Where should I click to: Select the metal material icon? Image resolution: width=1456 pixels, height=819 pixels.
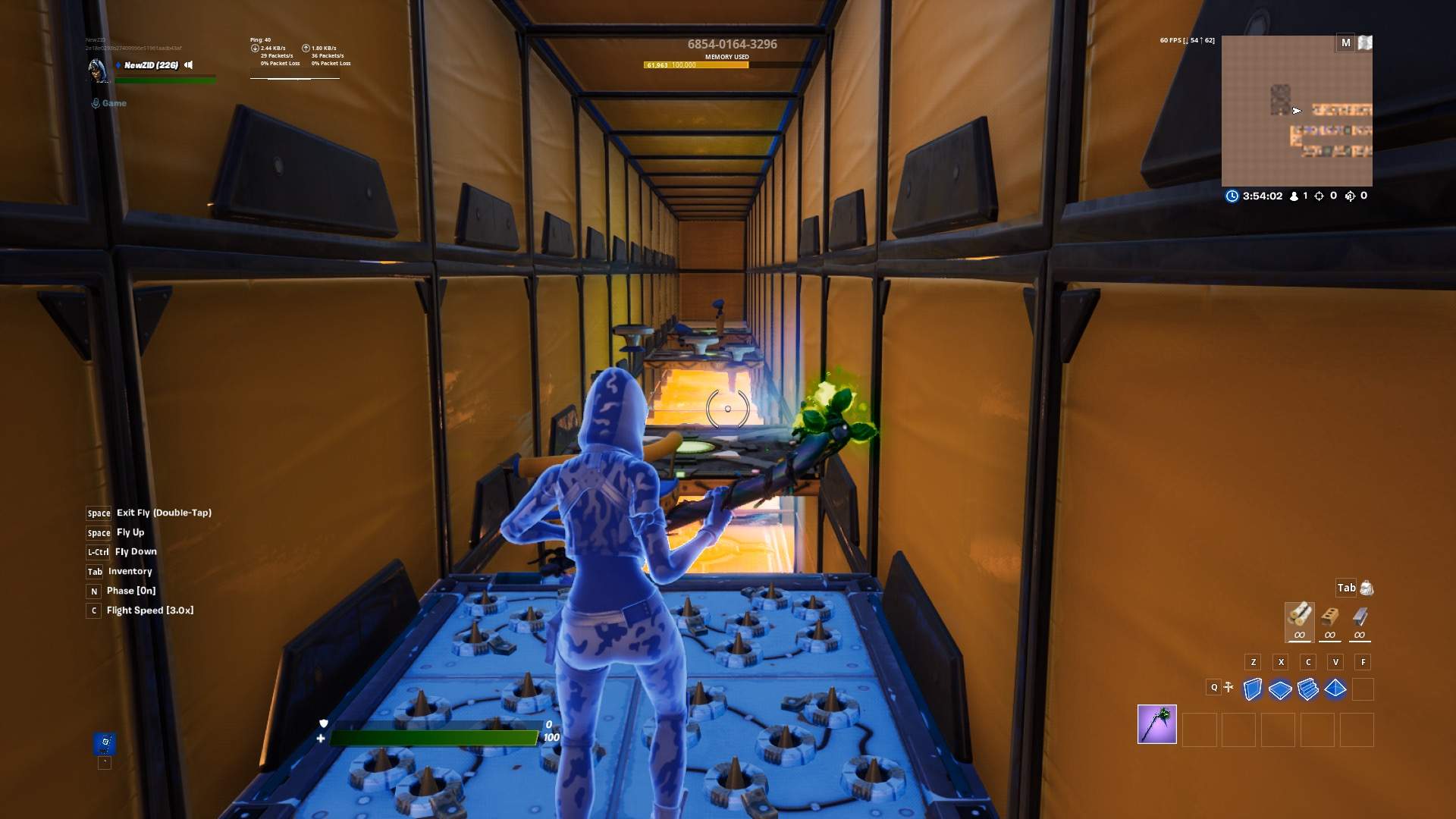click(x=1361, y=616)
